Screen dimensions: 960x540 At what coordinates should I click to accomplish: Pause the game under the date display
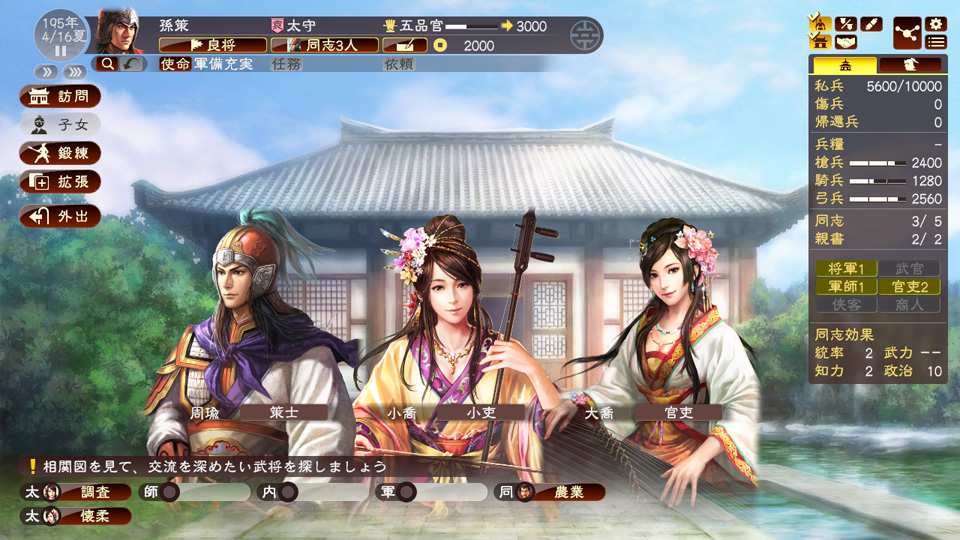click(60, 50)
